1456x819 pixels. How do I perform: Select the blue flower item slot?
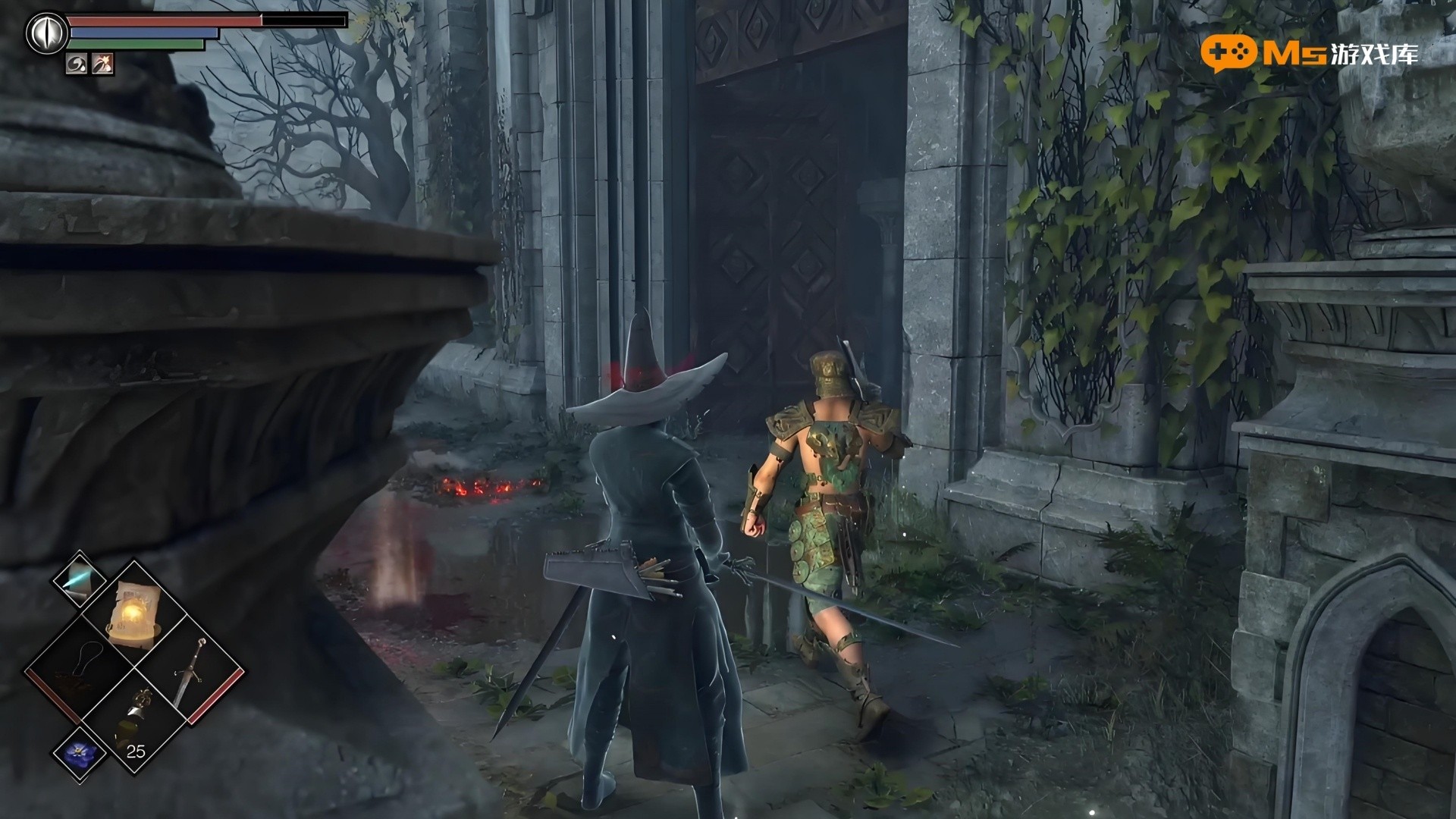point(79,753)
